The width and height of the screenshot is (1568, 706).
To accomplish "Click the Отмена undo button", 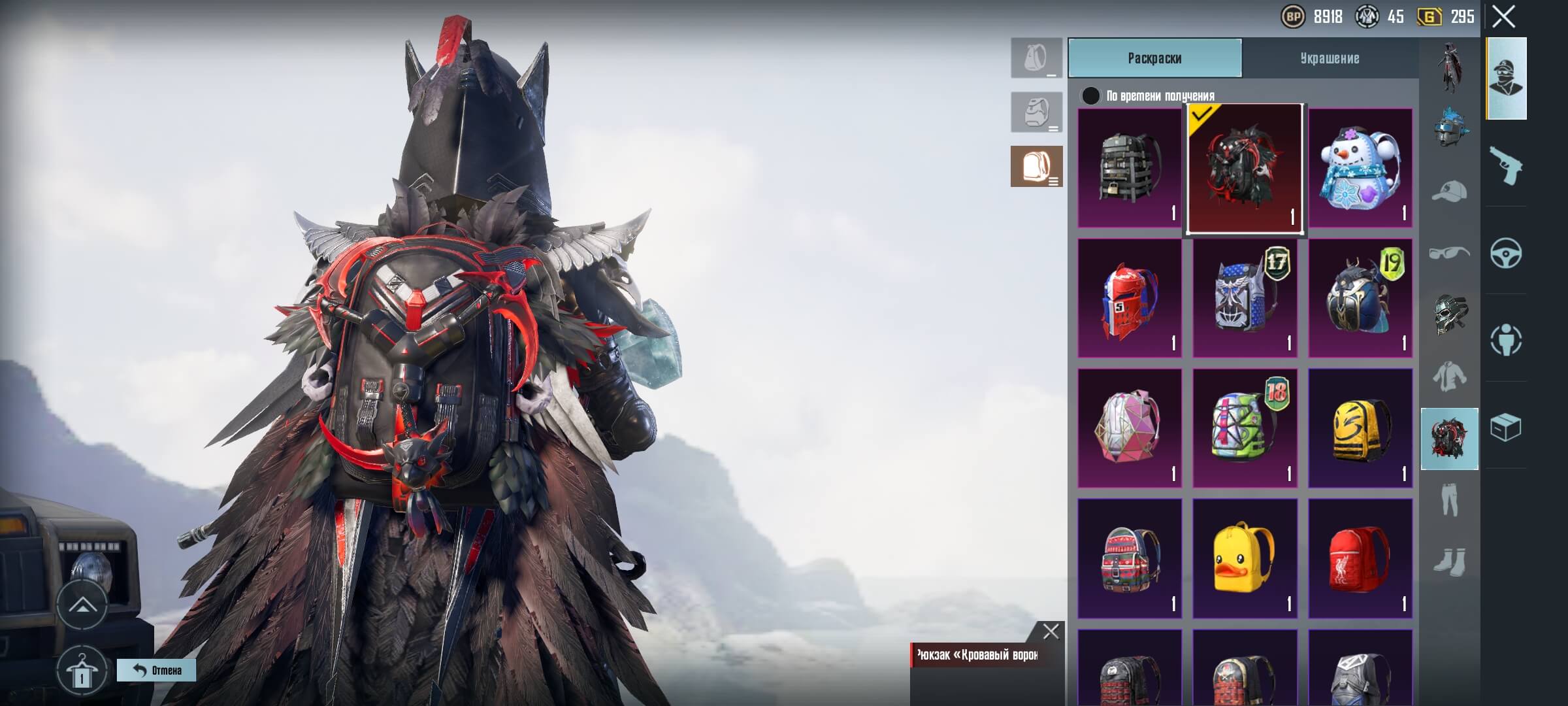I will click(156, 670).
